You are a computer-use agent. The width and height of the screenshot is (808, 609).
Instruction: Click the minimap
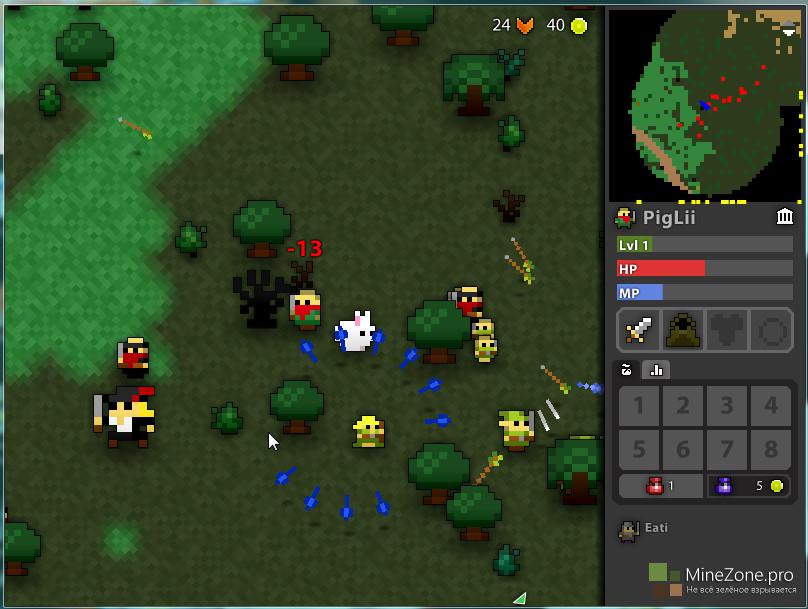click(x=705, y=104)
